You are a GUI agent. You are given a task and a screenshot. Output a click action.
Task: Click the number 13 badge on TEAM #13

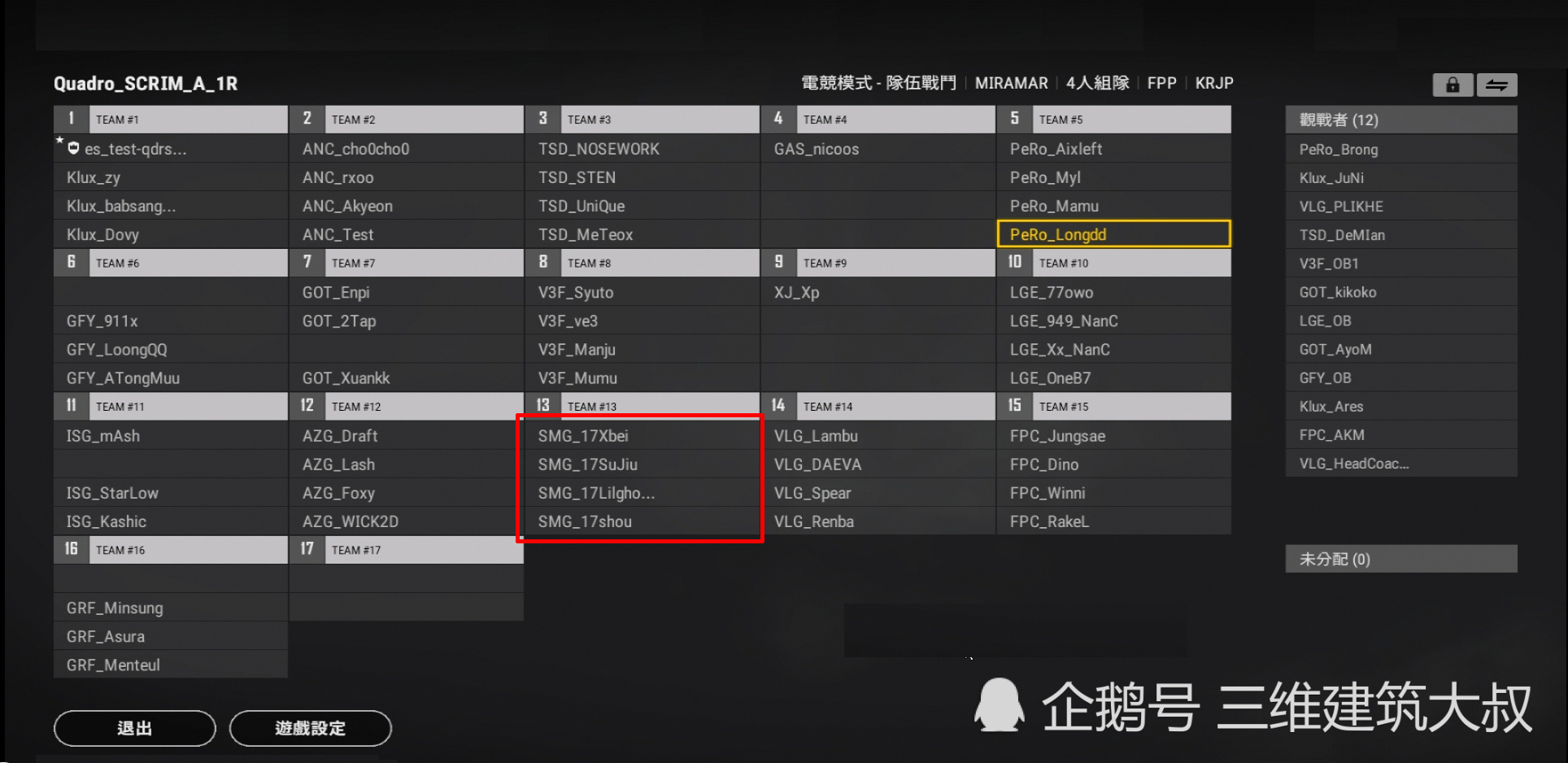click(543, 405)
